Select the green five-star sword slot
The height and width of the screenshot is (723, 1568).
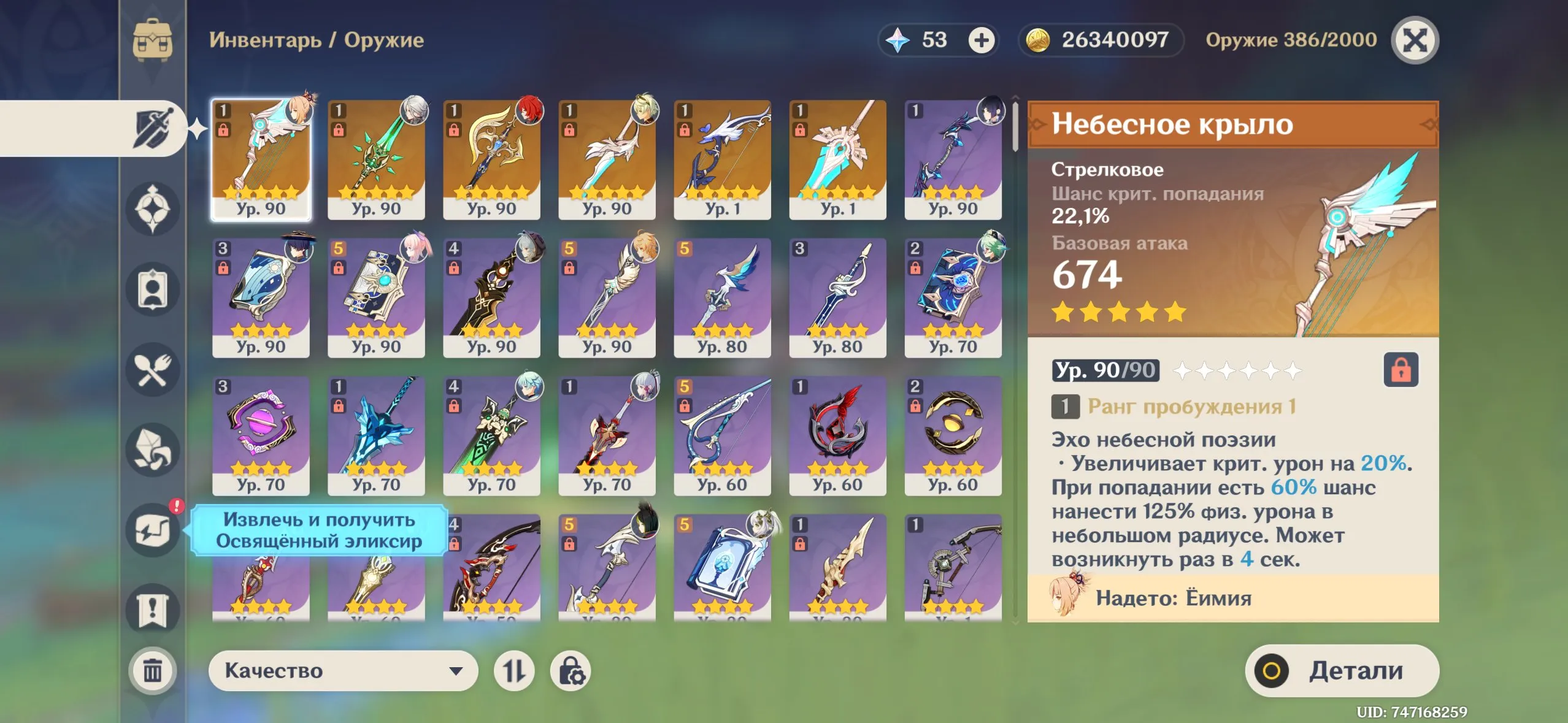pos(376,159)
